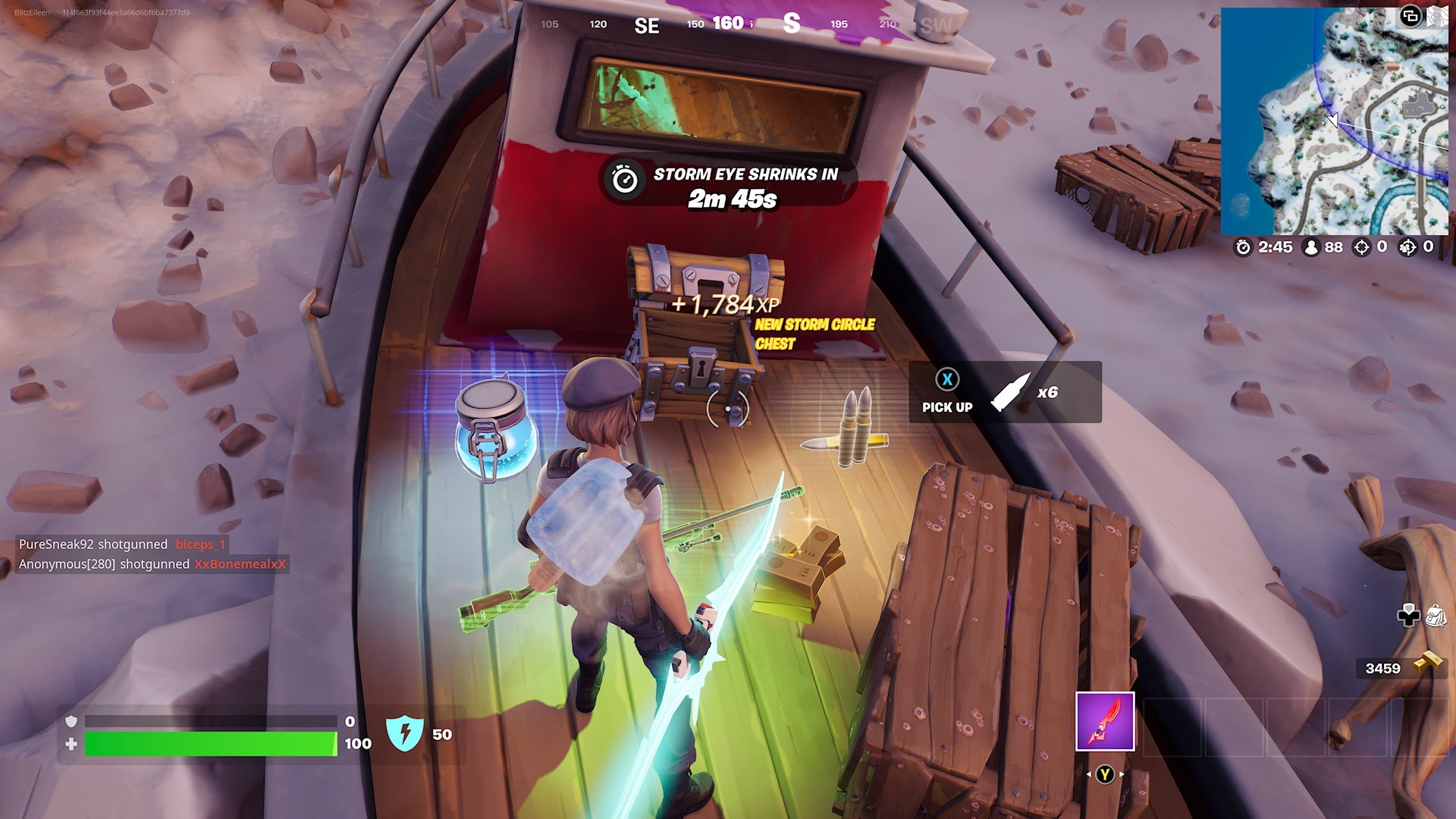Click the match timer stopwatch icon
Image resolution: width=1456 pixels, height=819 pixels.
pos(1243,247)
